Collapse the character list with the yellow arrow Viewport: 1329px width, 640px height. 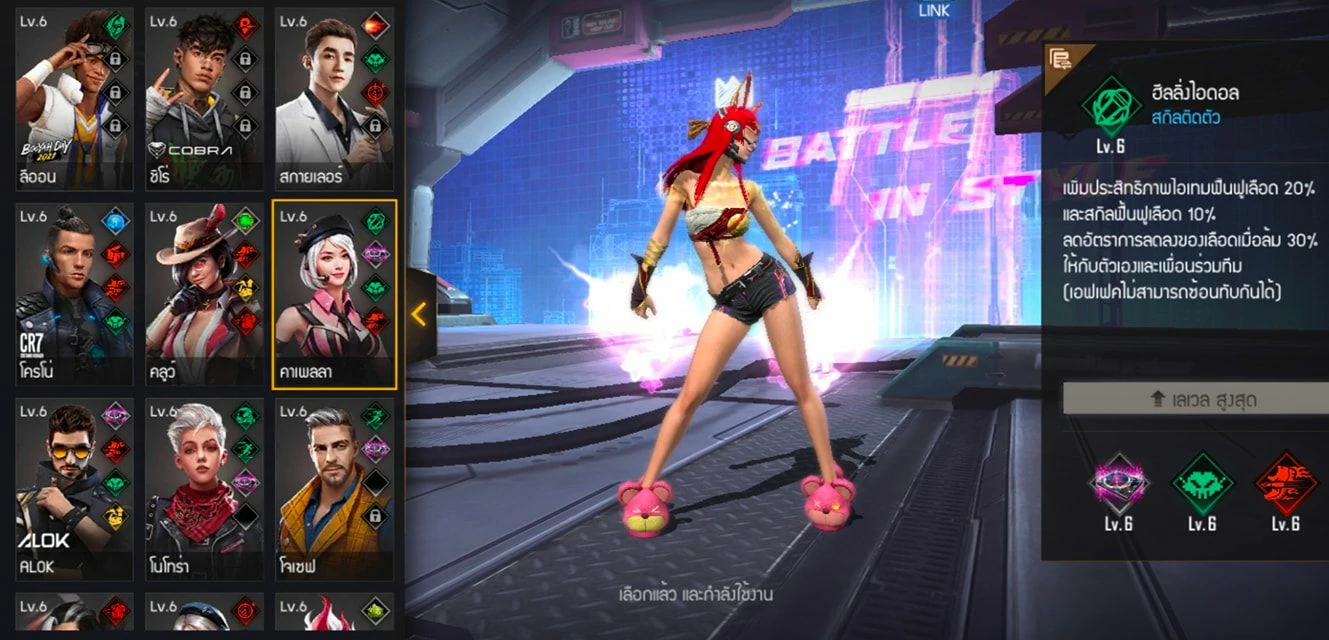[x=419, y=314]
